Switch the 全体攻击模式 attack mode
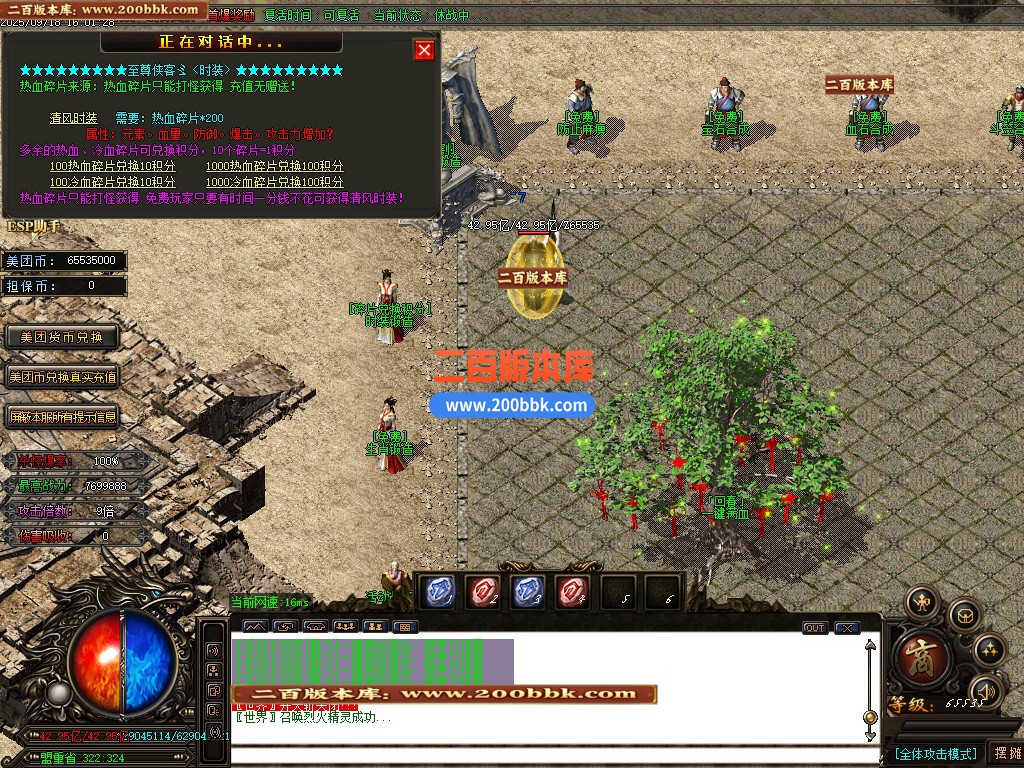This screenshot has width=1024, height=768. pyautogui.click(x=935, y=753)
